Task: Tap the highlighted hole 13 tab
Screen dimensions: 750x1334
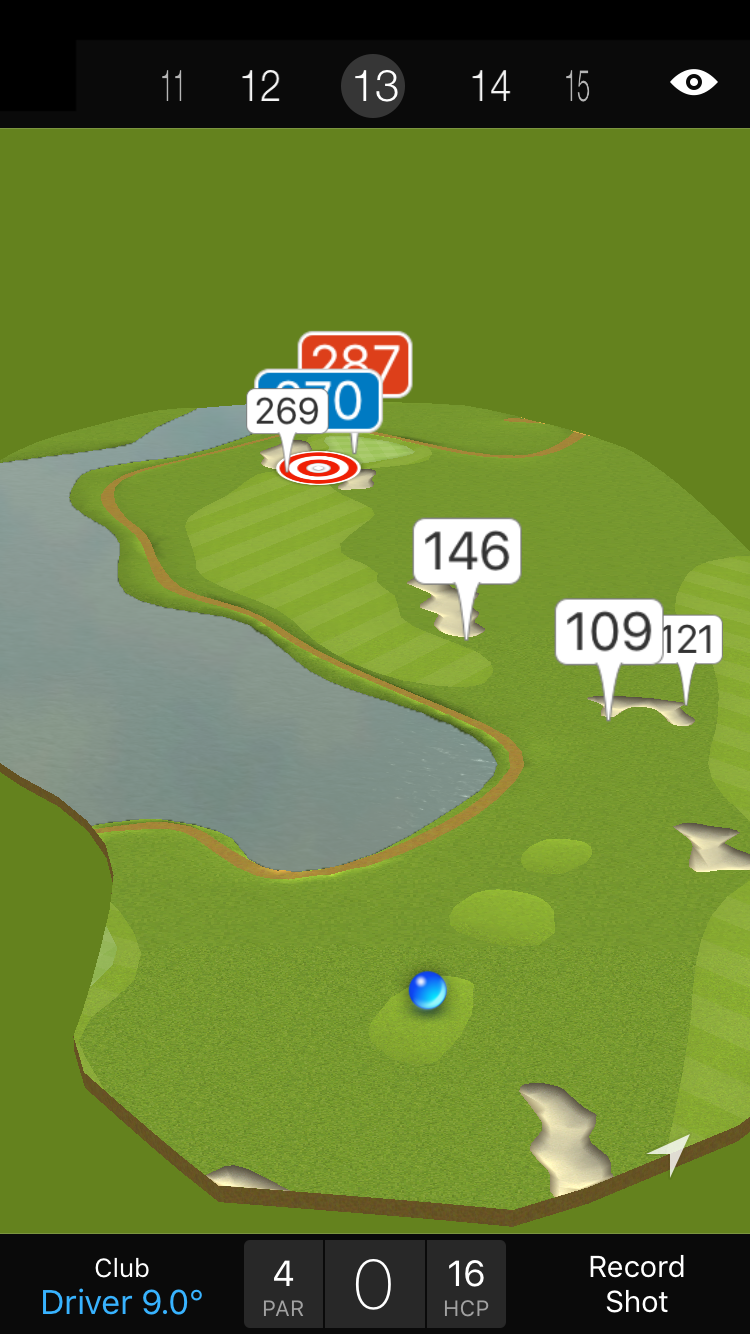Action: (x=375, y=86)
